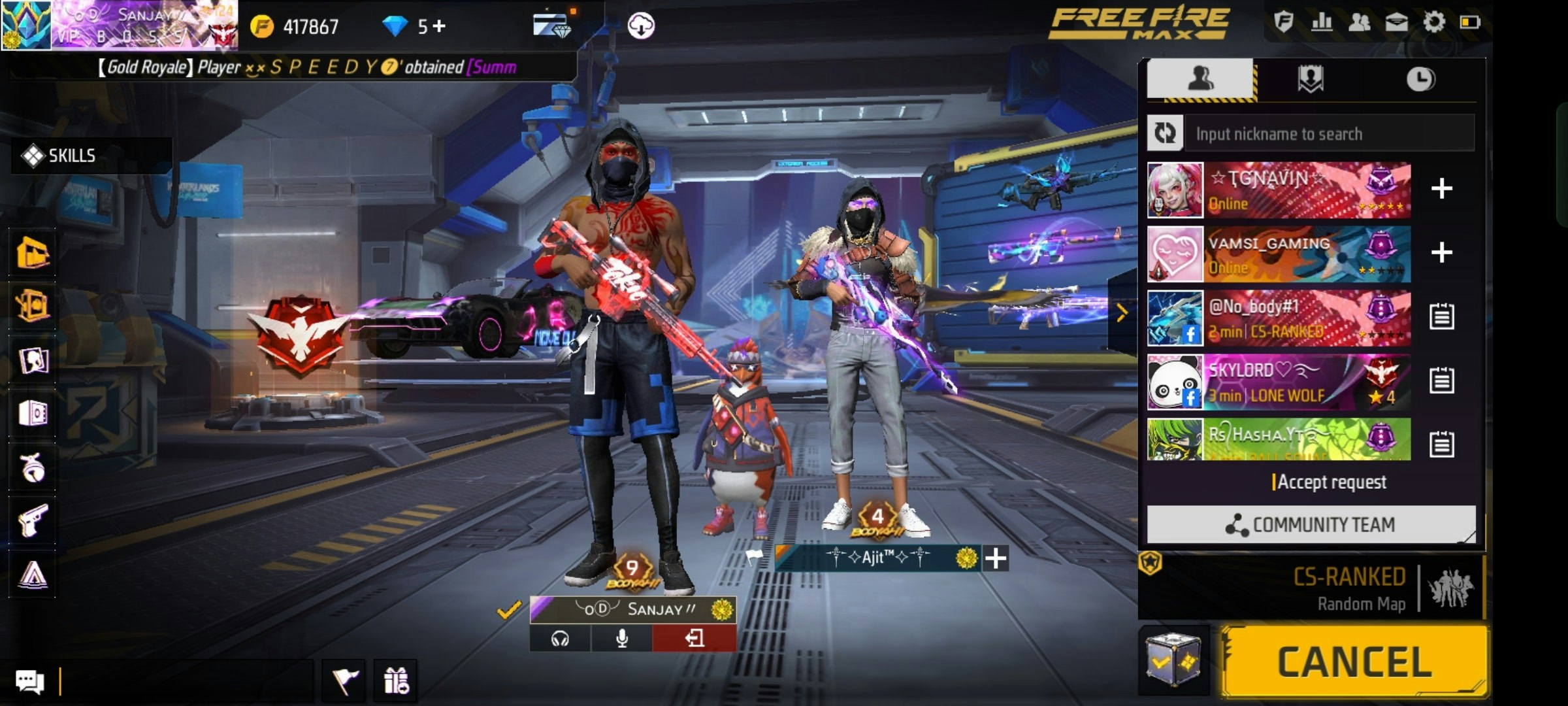Open the gift box icon
Image resolution: width=1568 pixels, height=706 pixels.
click(396, 681)
